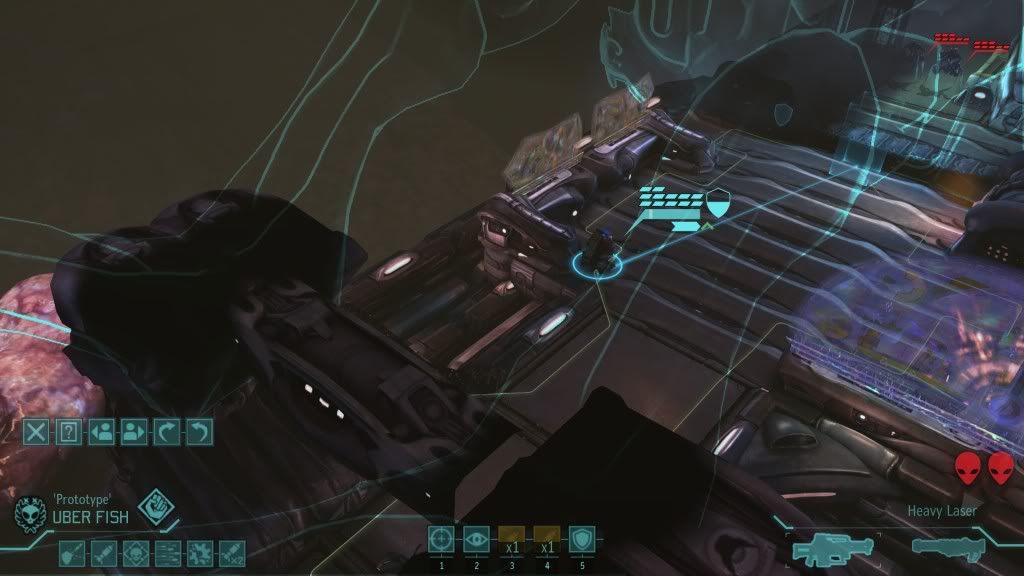
Task: Select the explosion burst perk icon
Action: coord(200,551)
